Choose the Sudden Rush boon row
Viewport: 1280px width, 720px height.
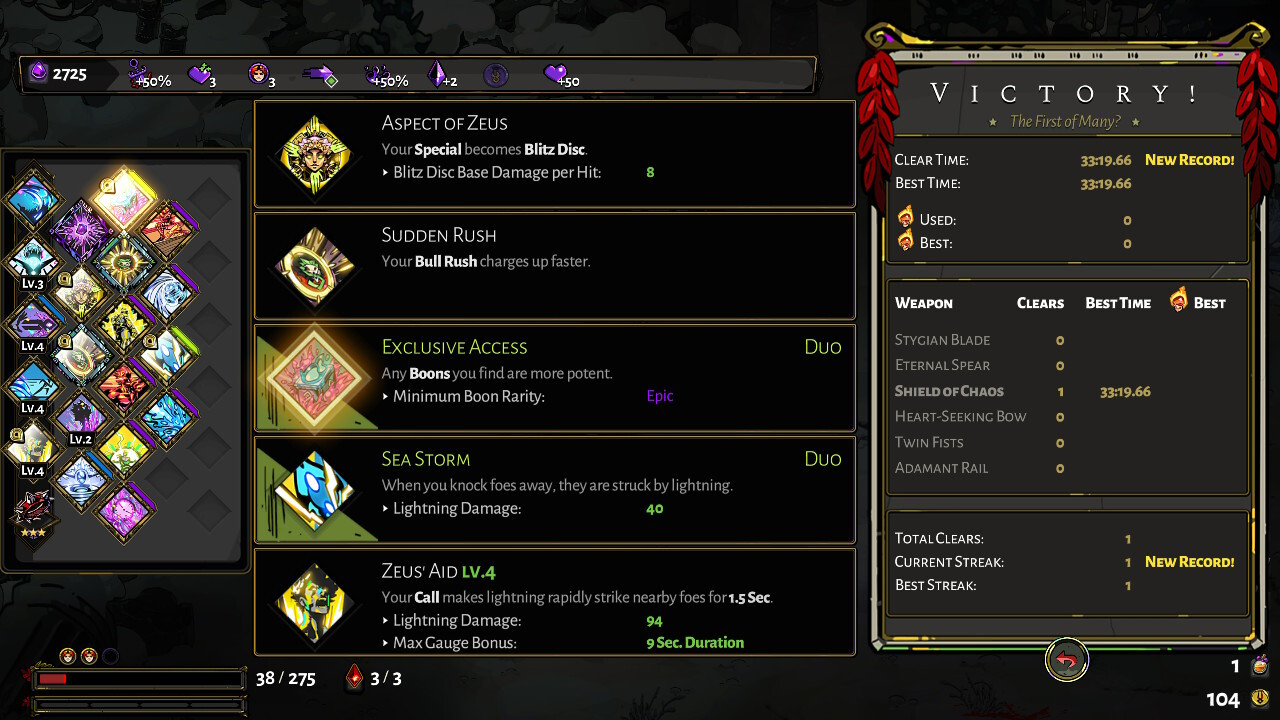click(x=554, y=266)
